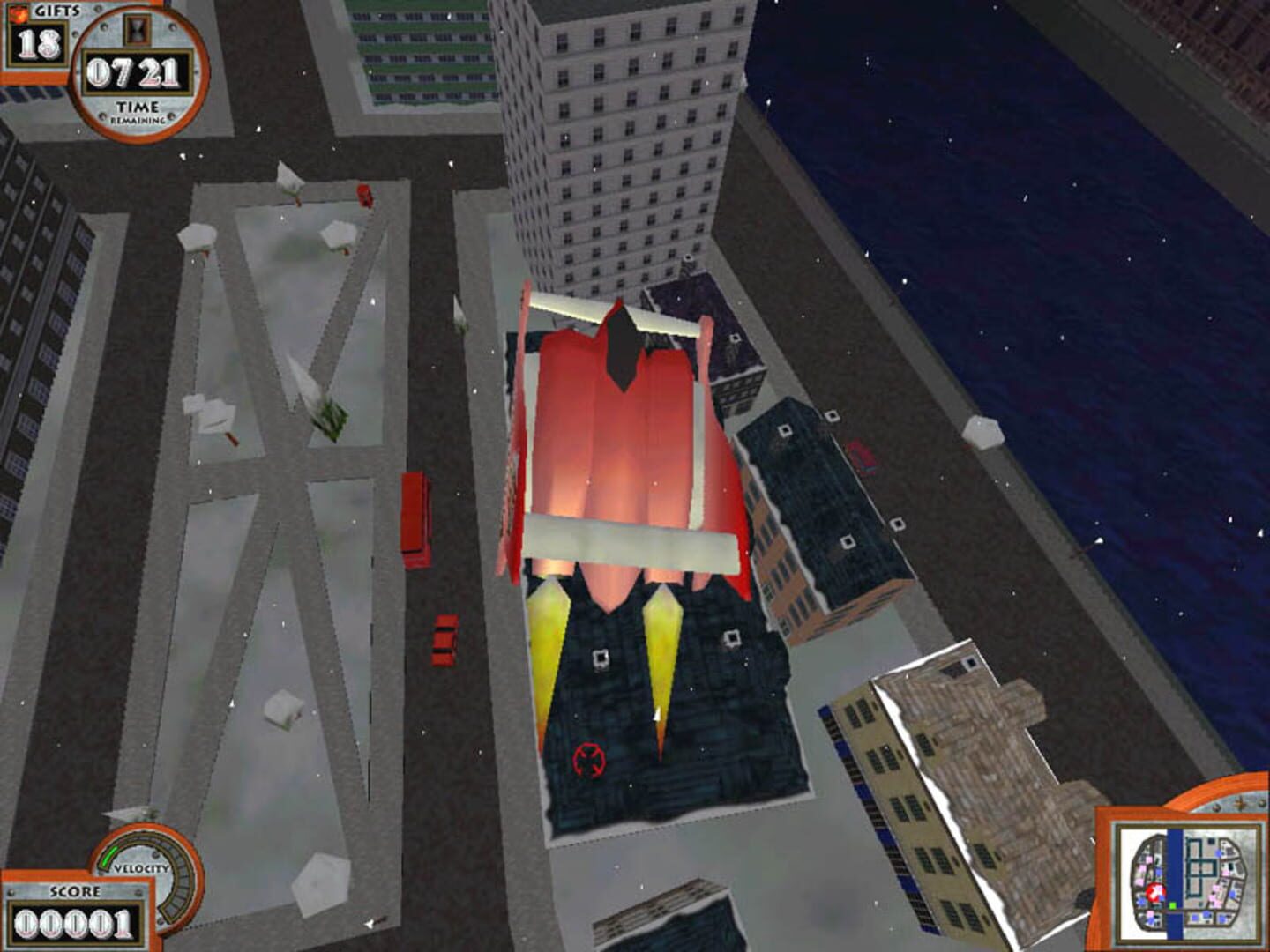This screenshot has height=952, width=1270.
Task: Click the hourglass icon above the timer
Action: (x=136, y=30)
